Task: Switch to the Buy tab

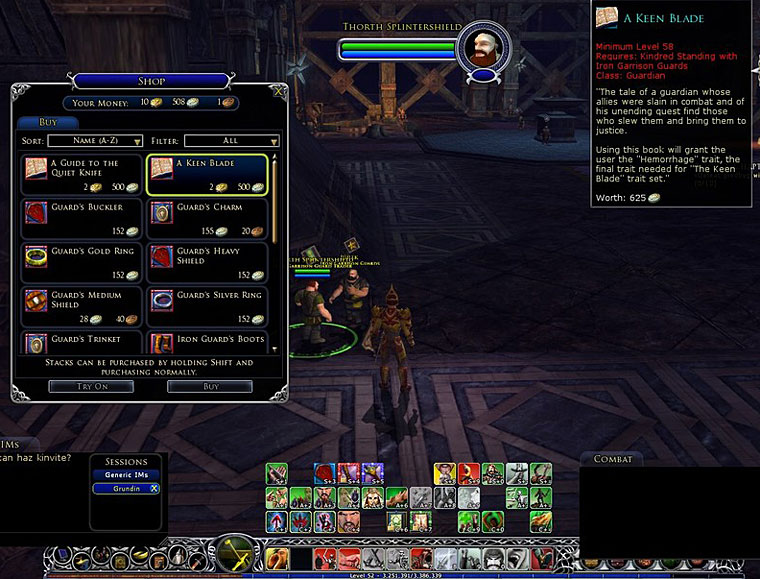Action: (42, 122)
